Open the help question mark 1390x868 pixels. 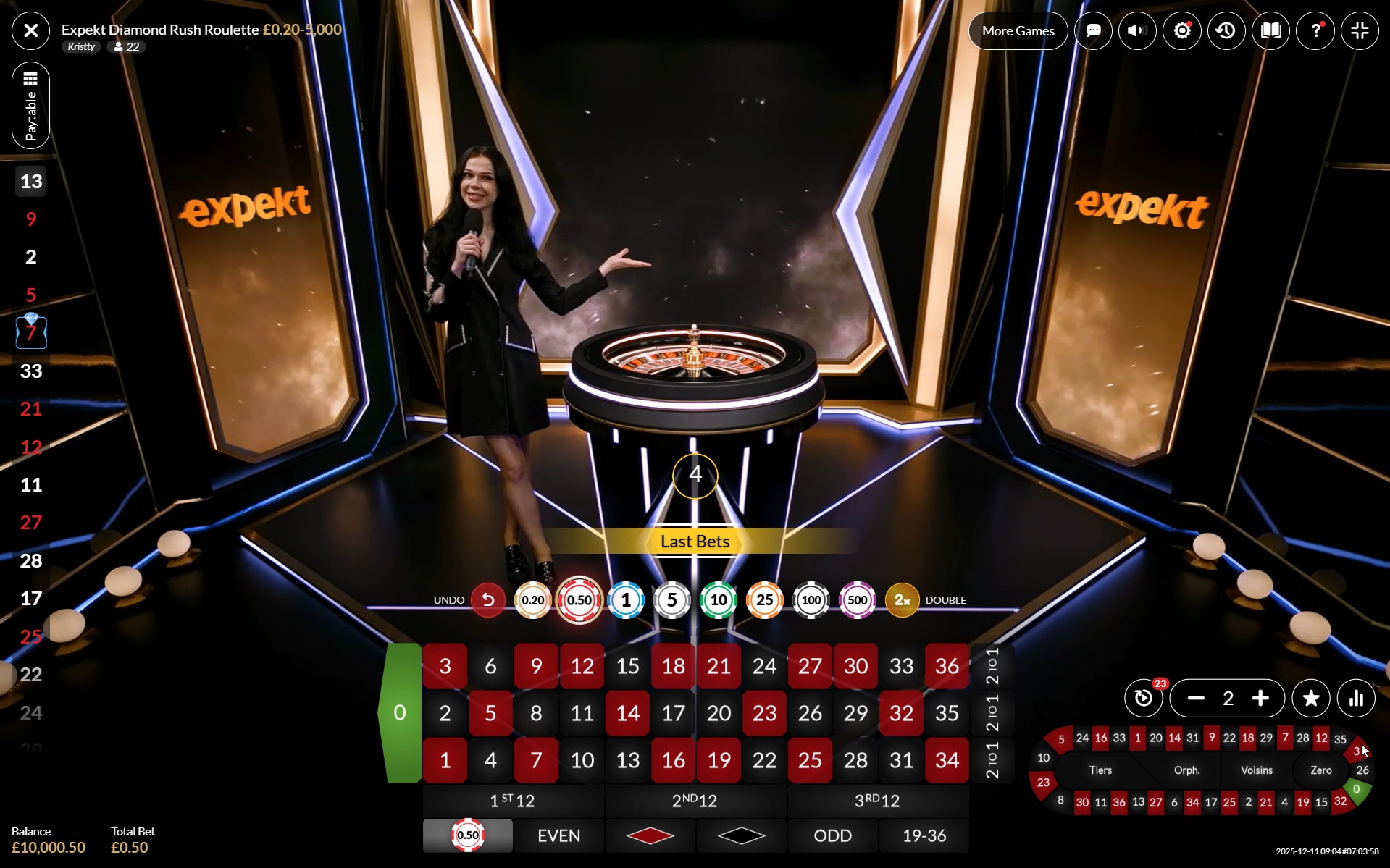[x=1315, y=30]
